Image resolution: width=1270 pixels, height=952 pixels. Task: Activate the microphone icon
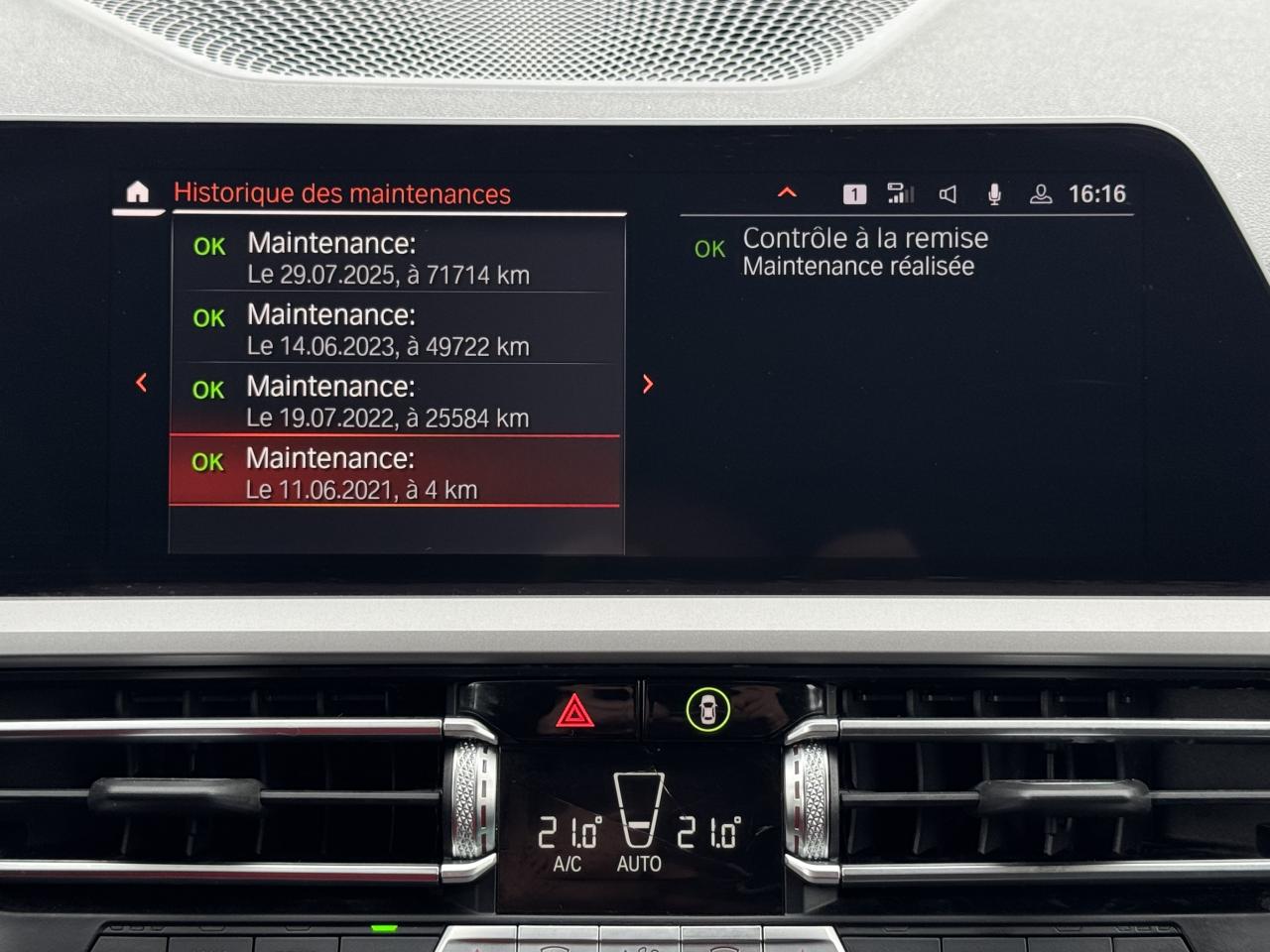coord(994,194)
